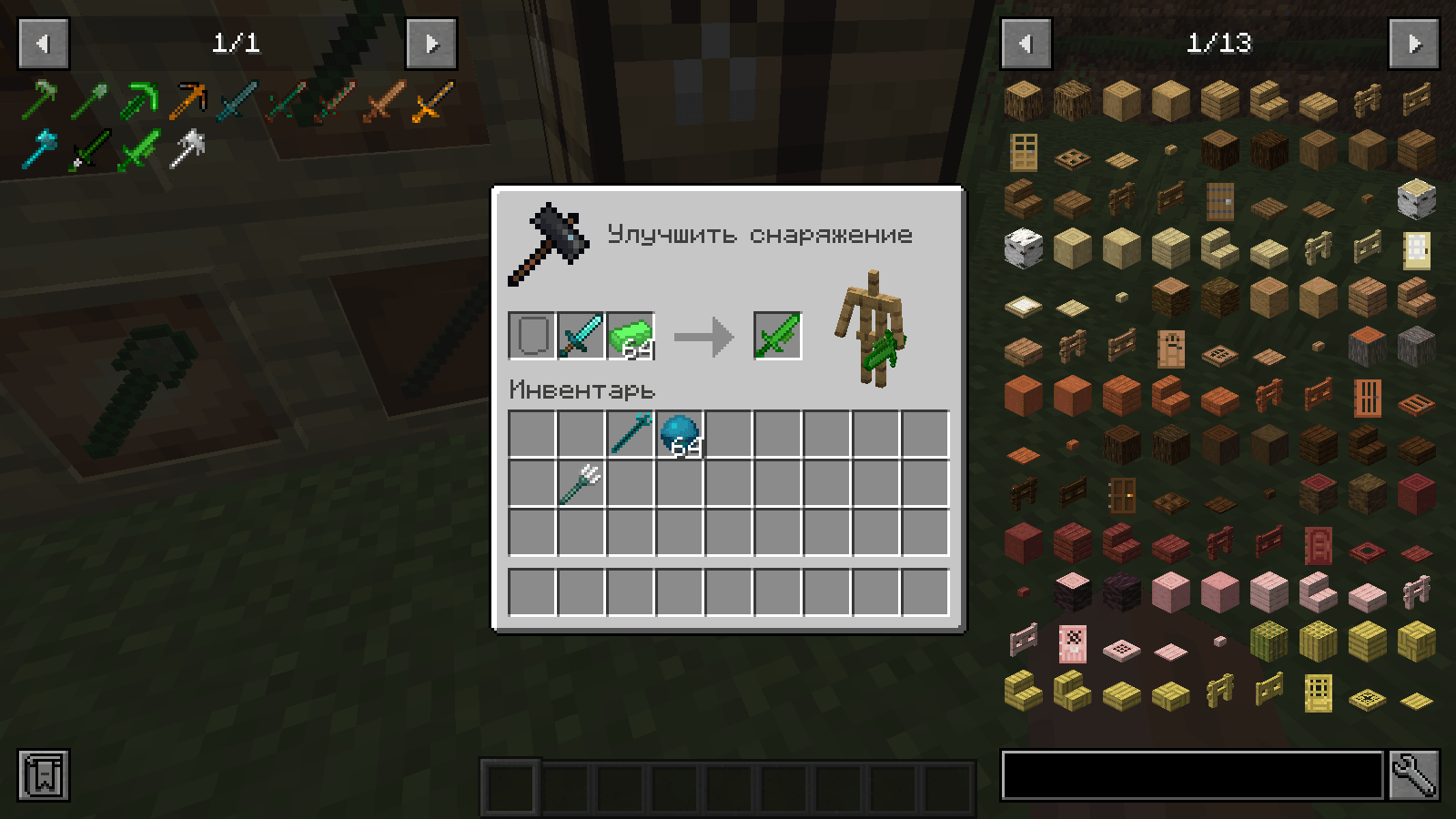Open the JEI bookmarks list

pos(43,775)
